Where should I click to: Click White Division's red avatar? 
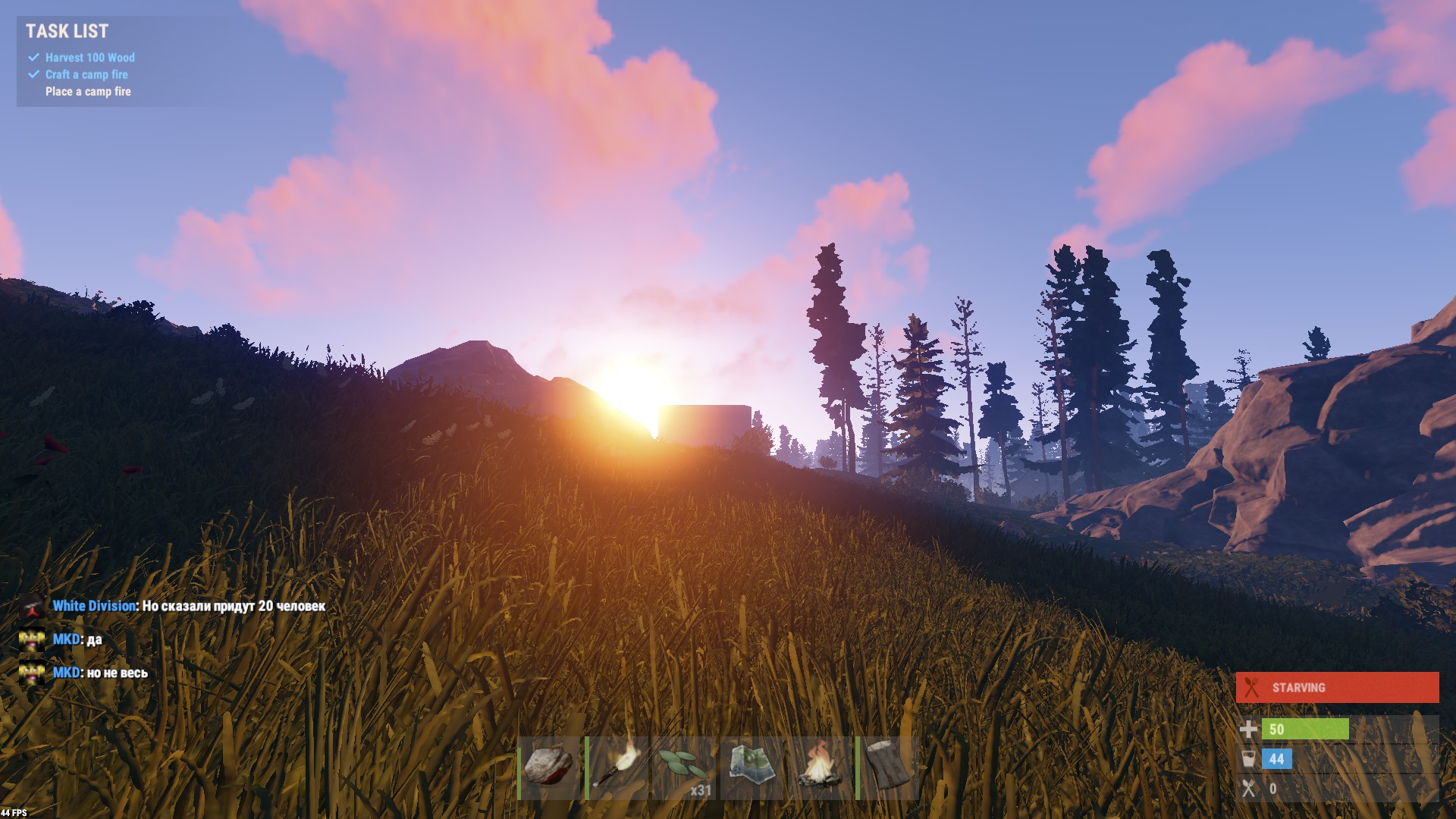(32, 606)
